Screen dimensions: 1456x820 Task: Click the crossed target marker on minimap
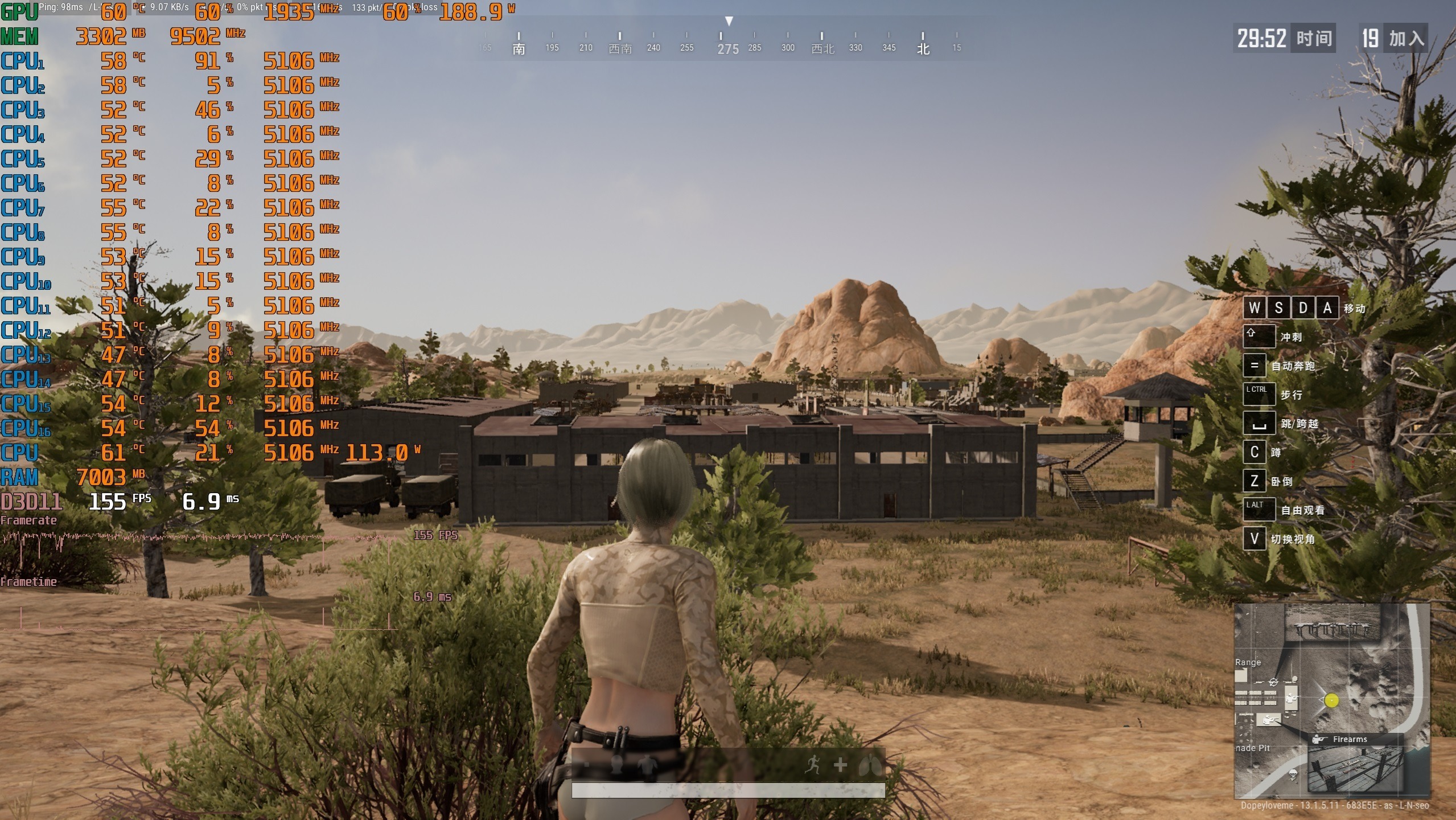1273,682
